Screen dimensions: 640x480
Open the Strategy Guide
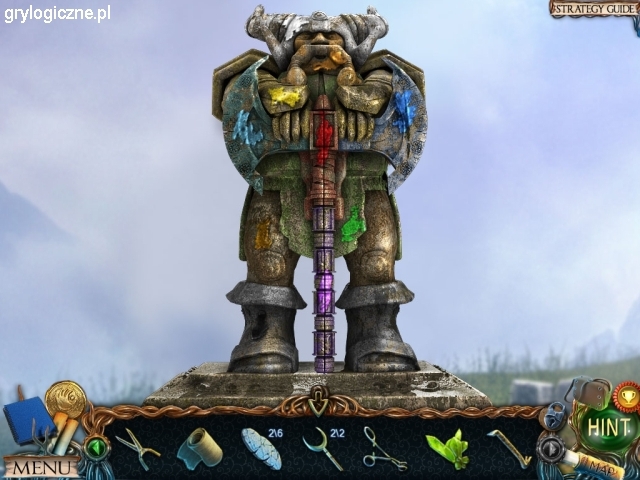(x=594, y=9)
